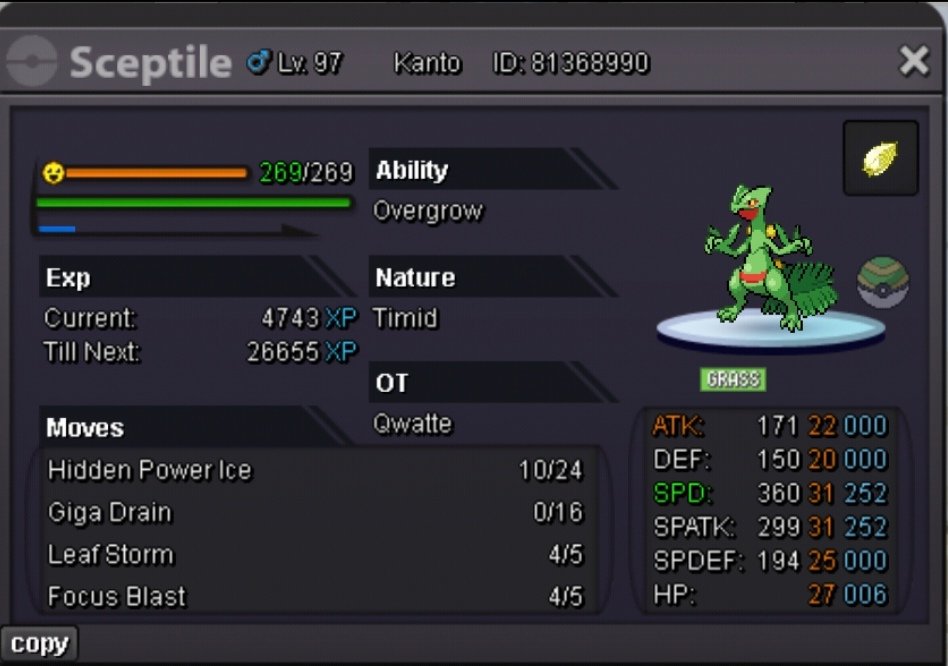Click the Pokeball icon in the title bar

(31, 62)
